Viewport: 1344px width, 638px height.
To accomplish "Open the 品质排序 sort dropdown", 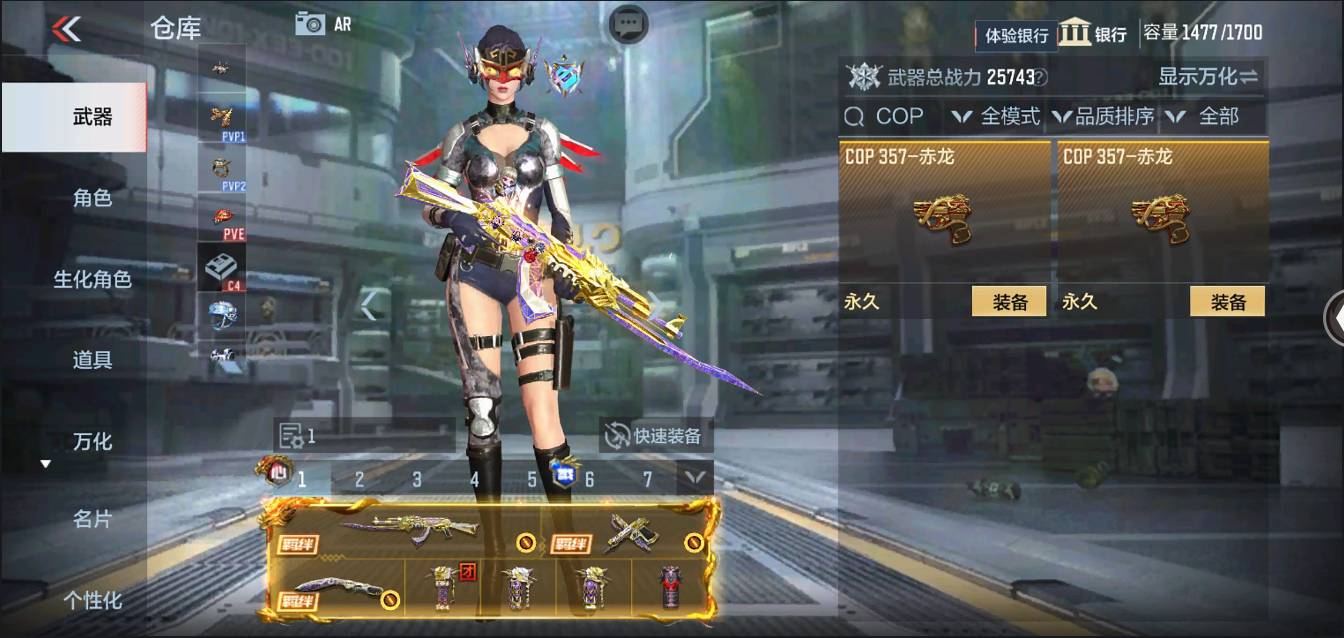I will pos(1104,117).
